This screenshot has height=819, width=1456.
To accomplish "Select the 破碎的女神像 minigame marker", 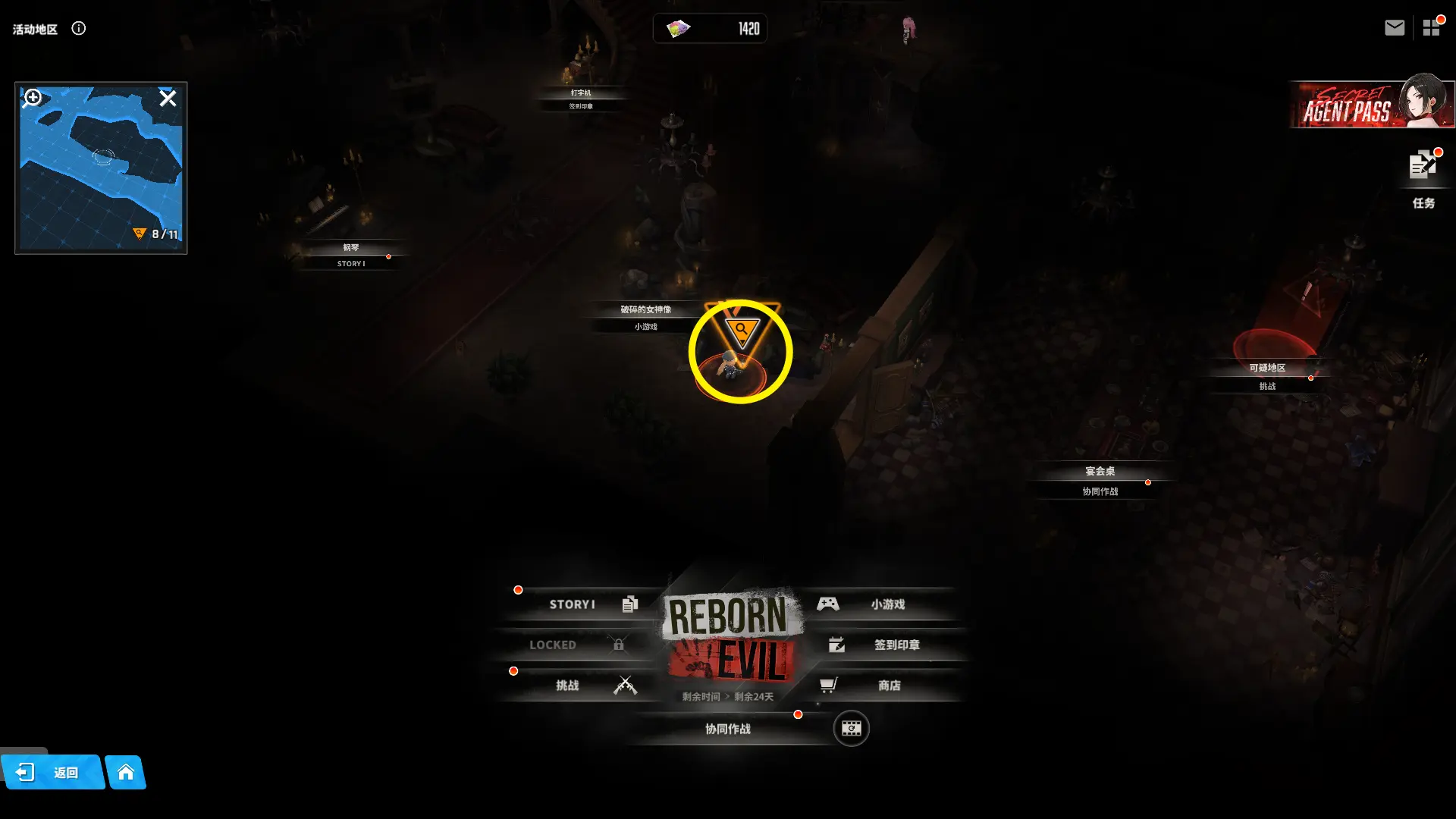I will 645,317.
